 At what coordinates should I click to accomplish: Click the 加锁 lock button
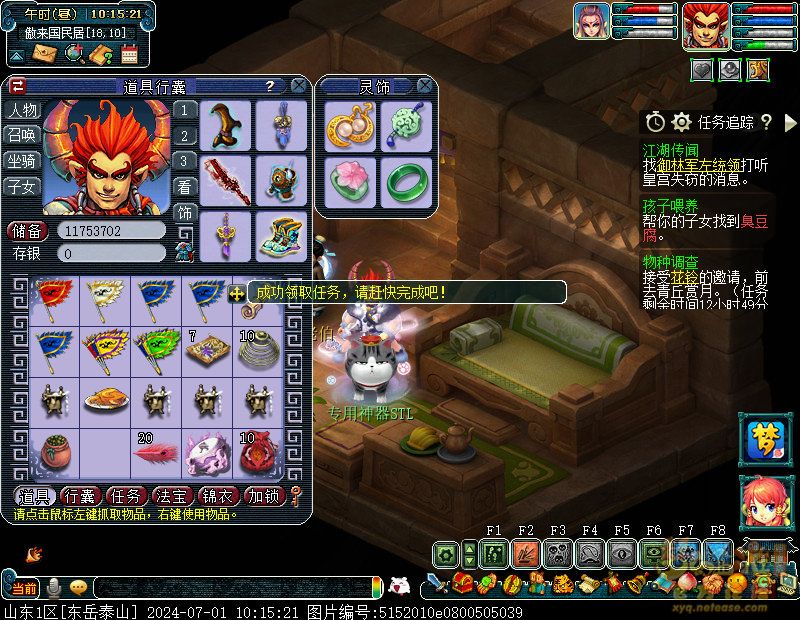[x=265, y=496]
